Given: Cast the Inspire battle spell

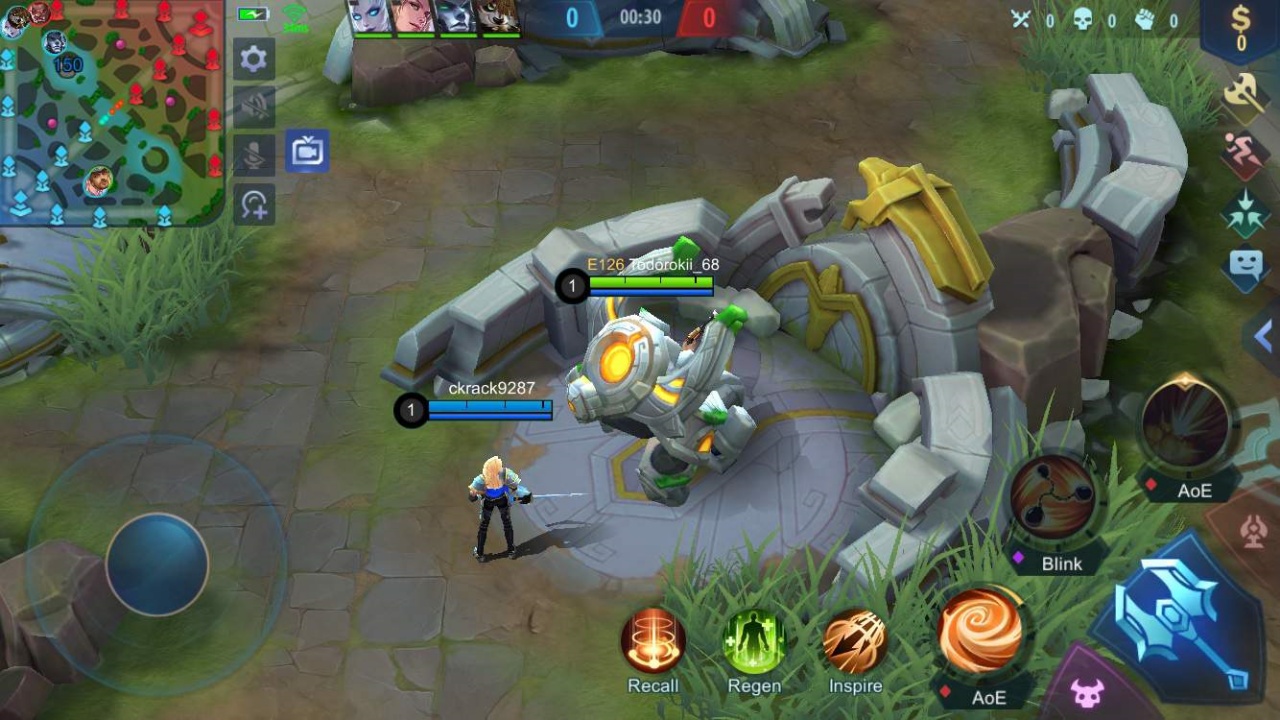Looking at the screenshot, I should [x=855, y=641].
